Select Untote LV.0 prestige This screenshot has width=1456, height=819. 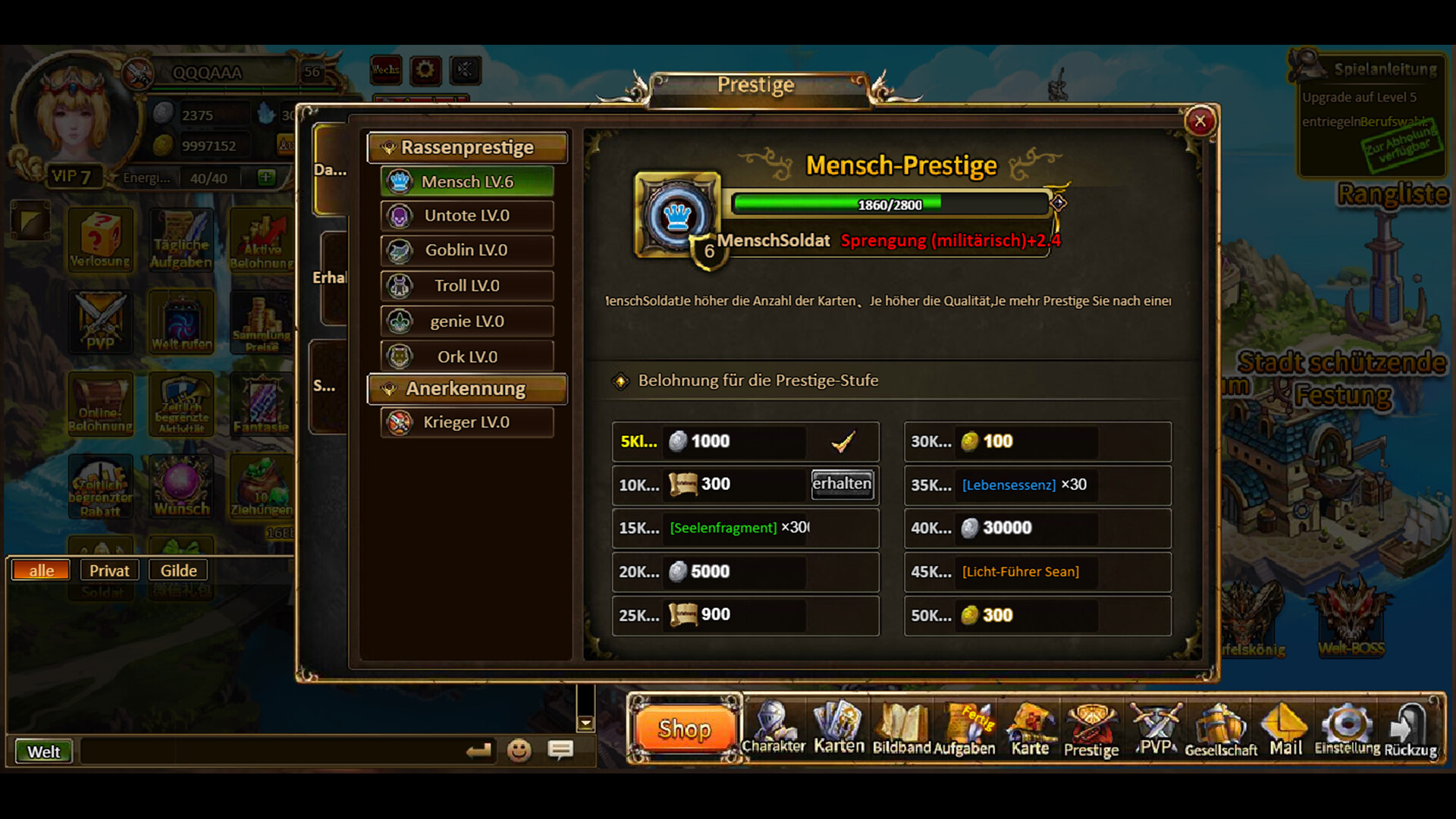tap(467, 215)
